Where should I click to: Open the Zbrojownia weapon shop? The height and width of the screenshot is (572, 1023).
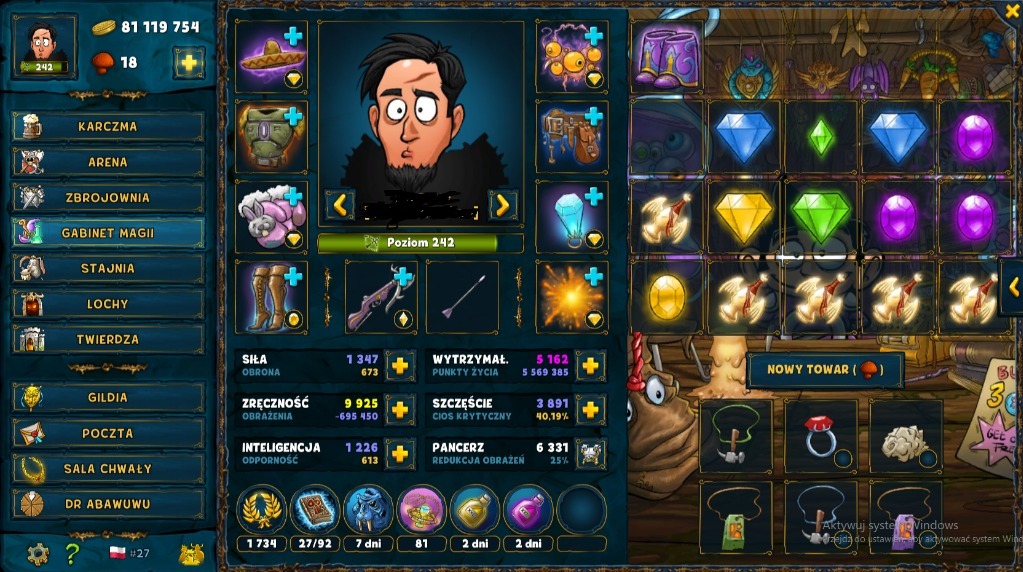(108, 197)
